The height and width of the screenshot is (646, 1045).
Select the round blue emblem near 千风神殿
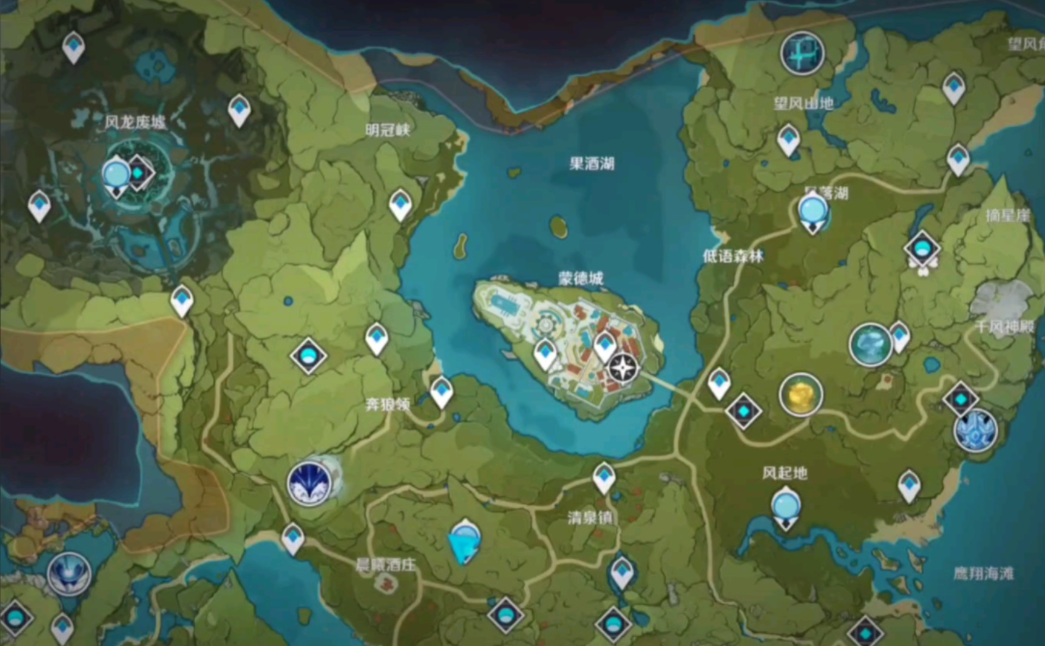pyautogui.click(x=975, y=431)
